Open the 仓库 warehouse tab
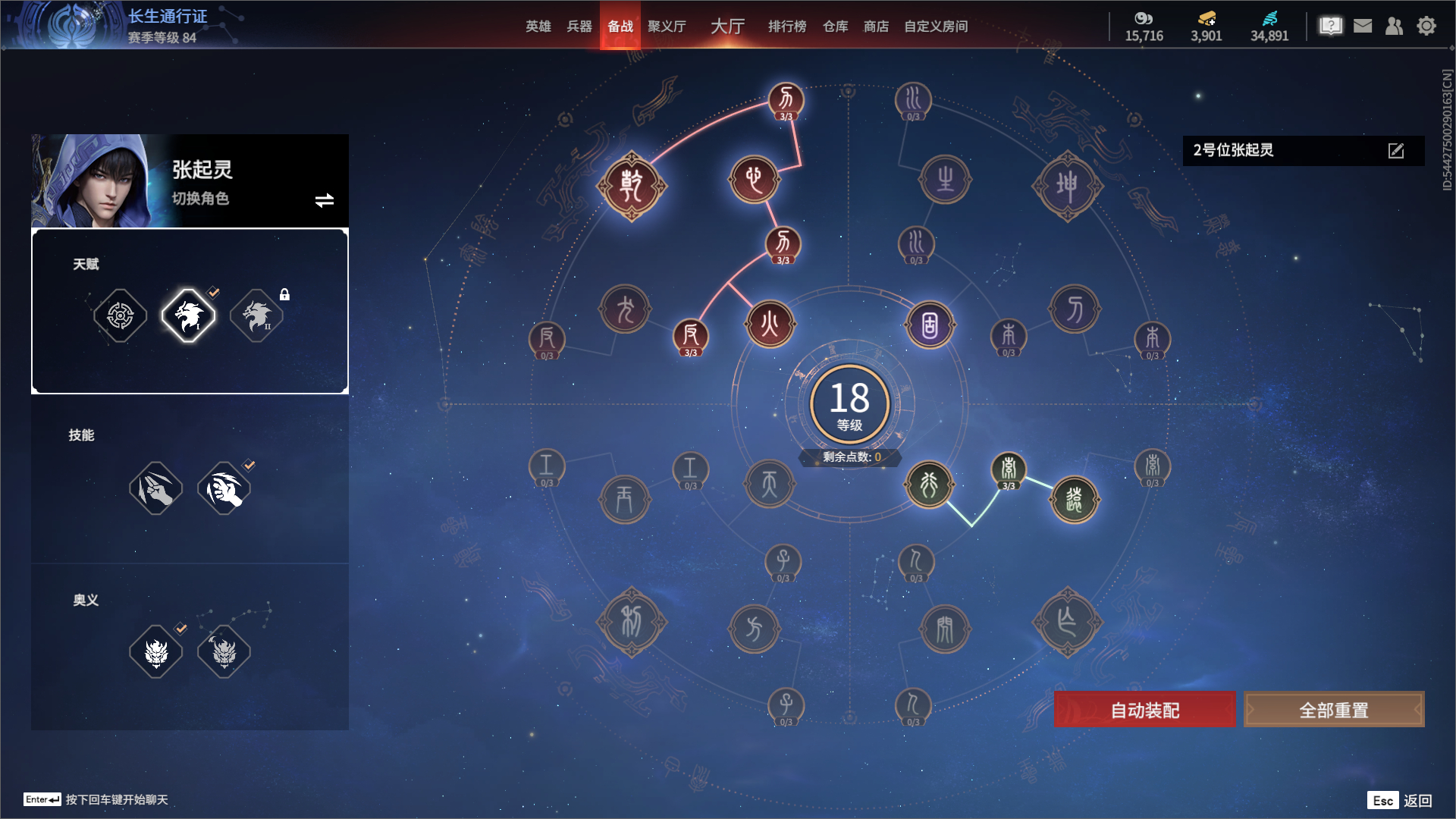Image resolution: width=1456 pixels, height=819 pixels. (835, 27)
